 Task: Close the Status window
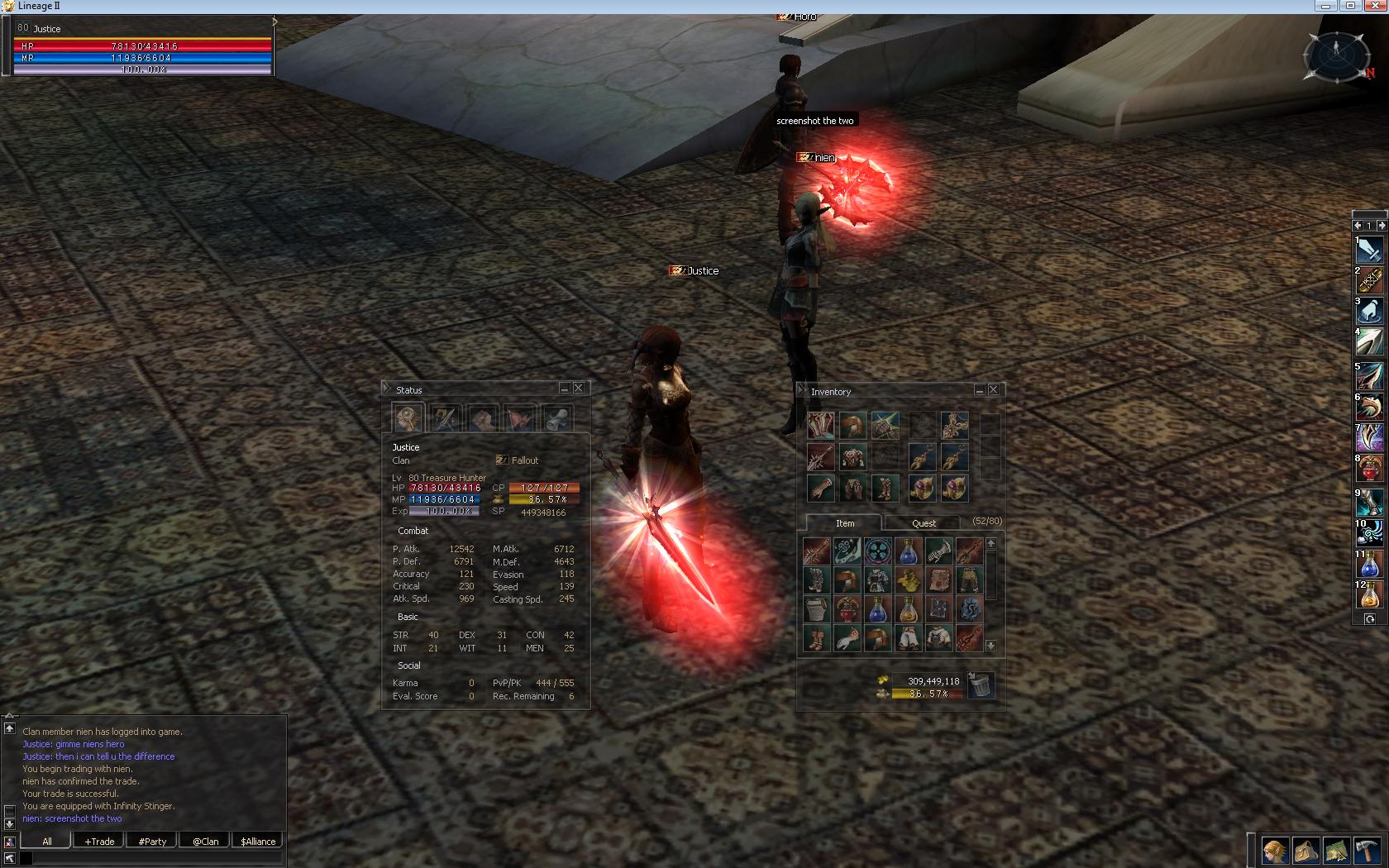click(x=579, y=389)
